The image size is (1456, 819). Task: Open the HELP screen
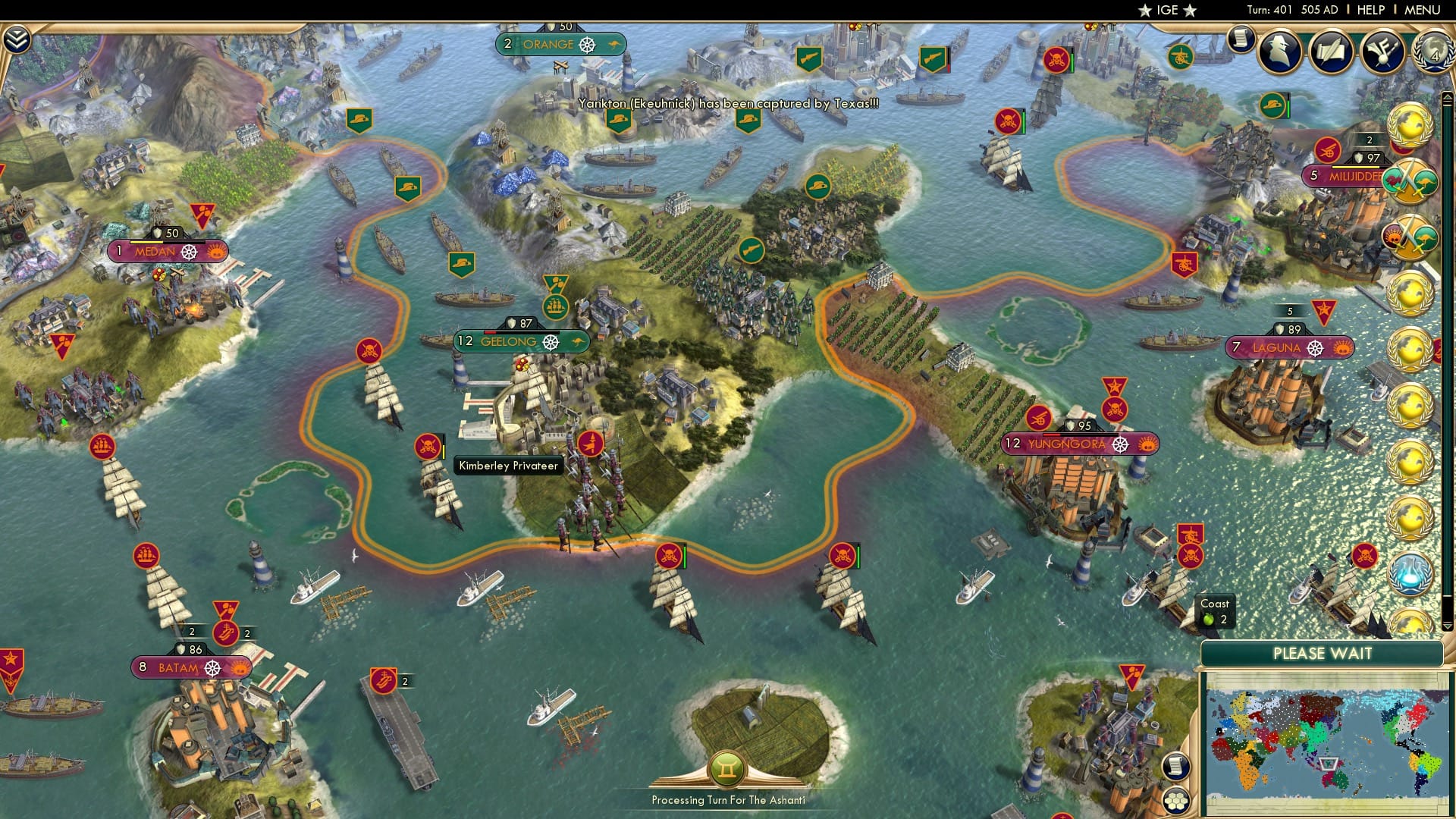coord(1370,11)
